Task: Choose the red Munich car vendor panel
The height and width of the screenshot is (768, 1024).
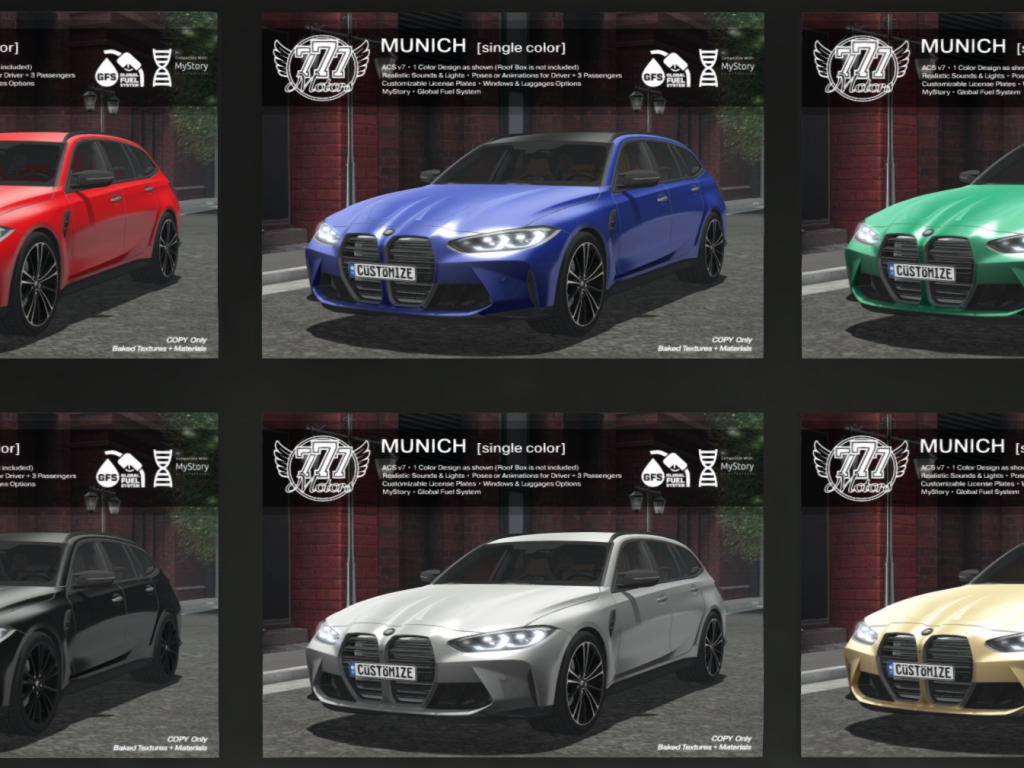Action: [x=108, y=185]
